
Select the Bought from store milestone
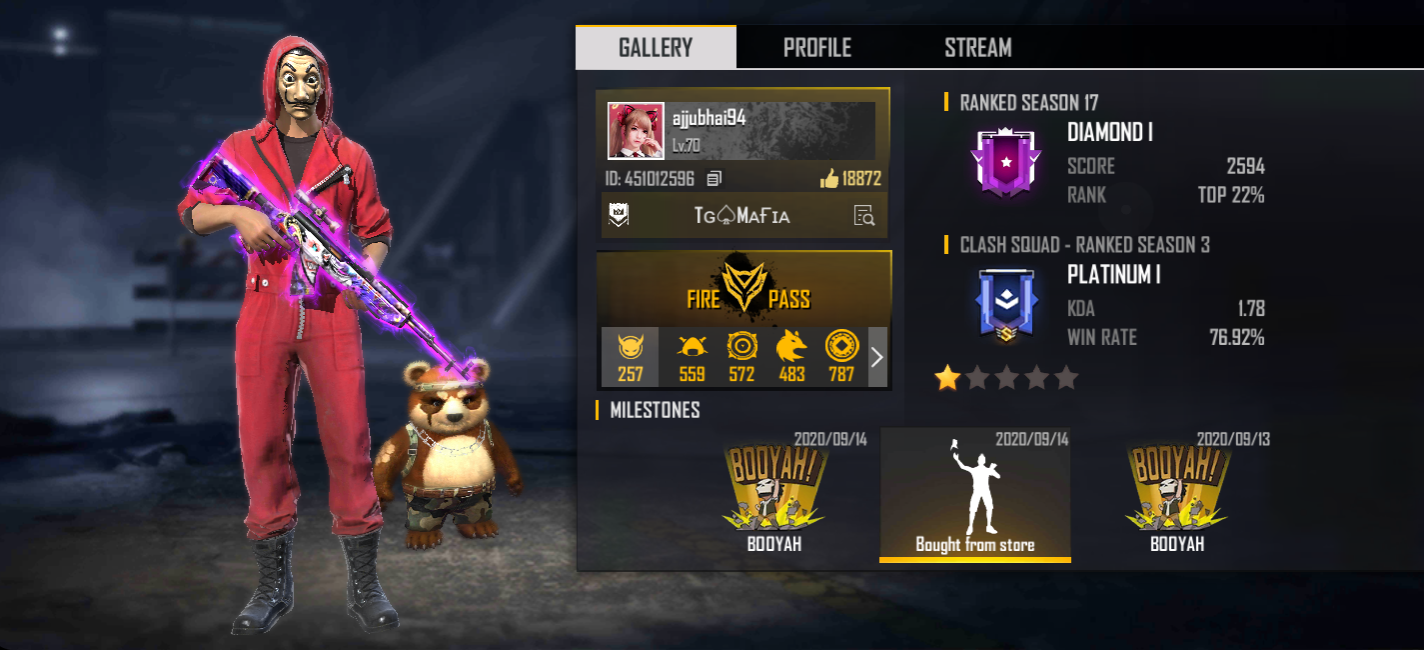975,495
